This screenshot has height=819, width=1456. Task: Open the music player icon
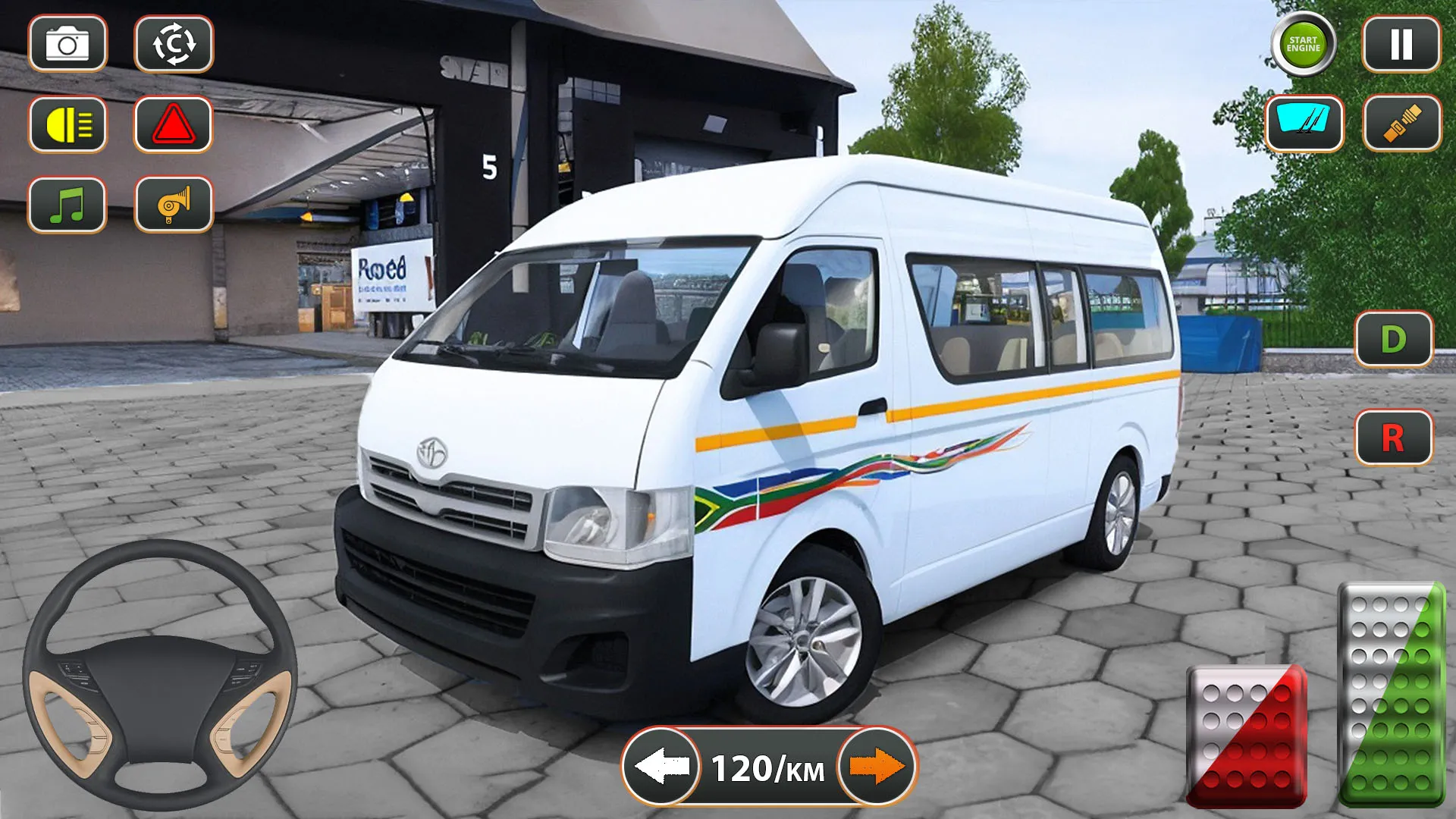[67, 205]
